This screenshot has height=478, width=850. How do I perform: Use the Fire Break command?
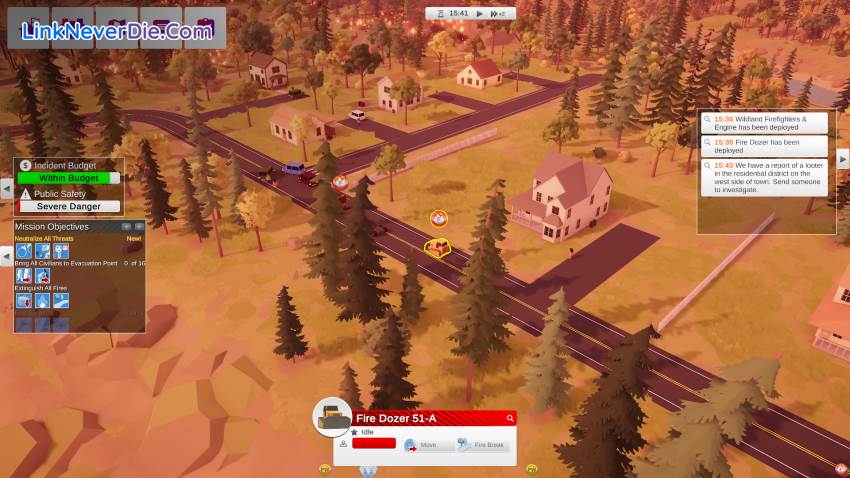pos(483,445)
